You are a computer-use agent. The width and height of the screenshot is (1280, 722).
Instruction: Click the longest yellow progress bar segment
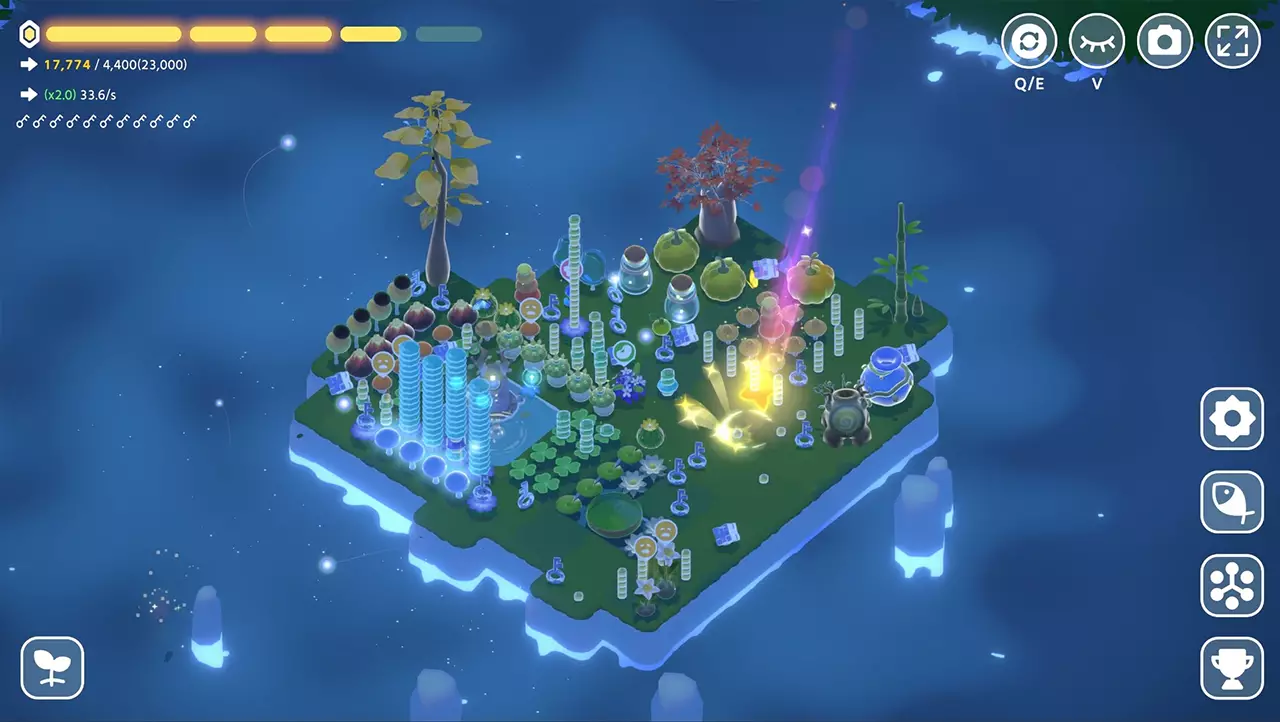(x=113, y=33)
